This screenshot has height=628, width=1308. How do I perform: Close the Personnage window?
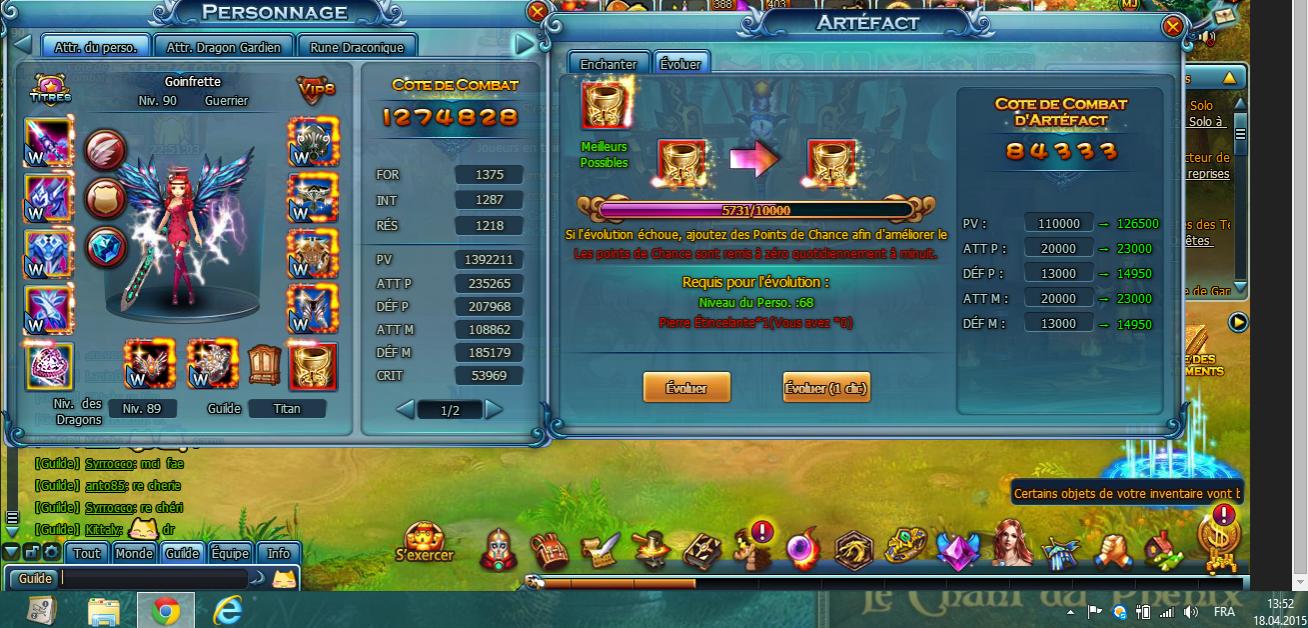tap(537, 12)
